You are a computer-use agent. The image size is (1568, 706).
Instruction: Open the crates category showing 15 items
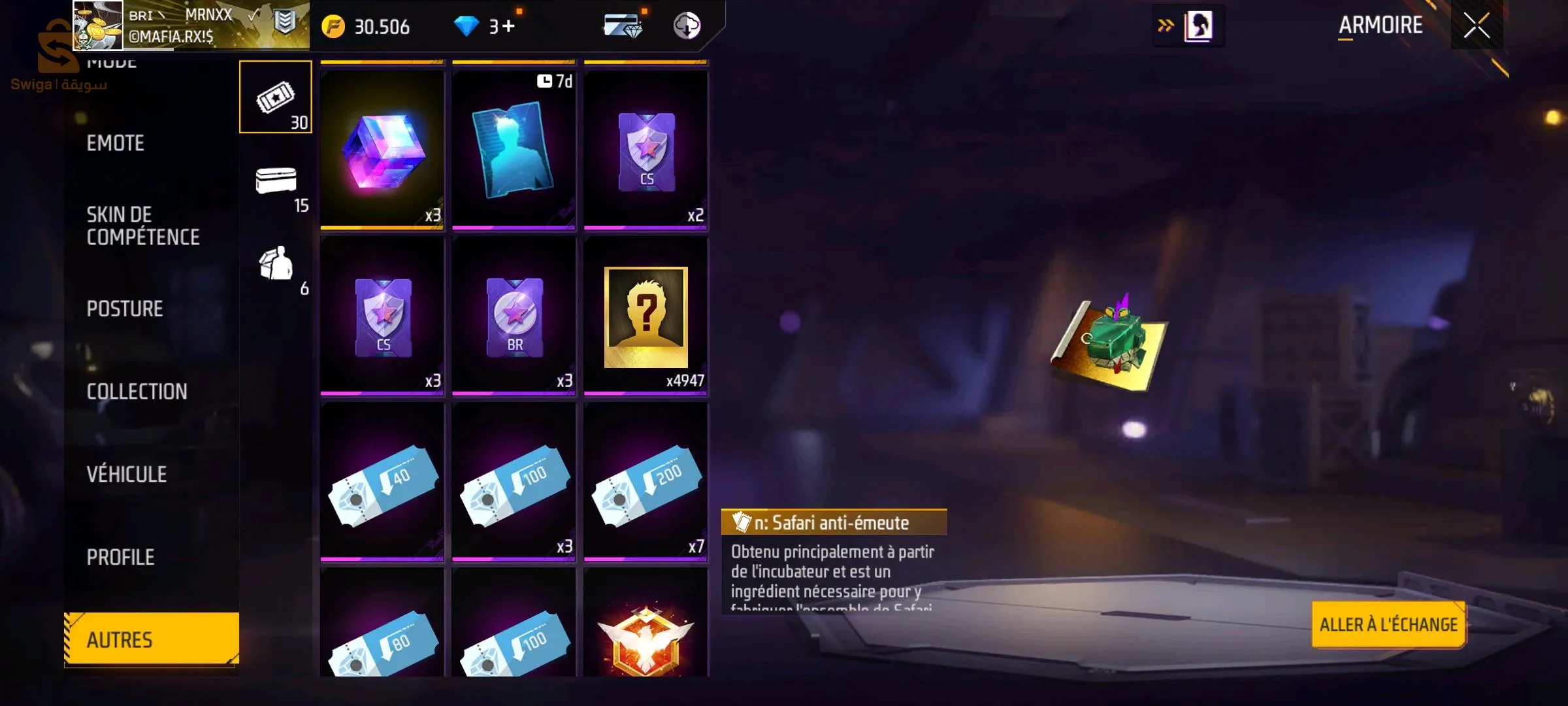(277, 190)
